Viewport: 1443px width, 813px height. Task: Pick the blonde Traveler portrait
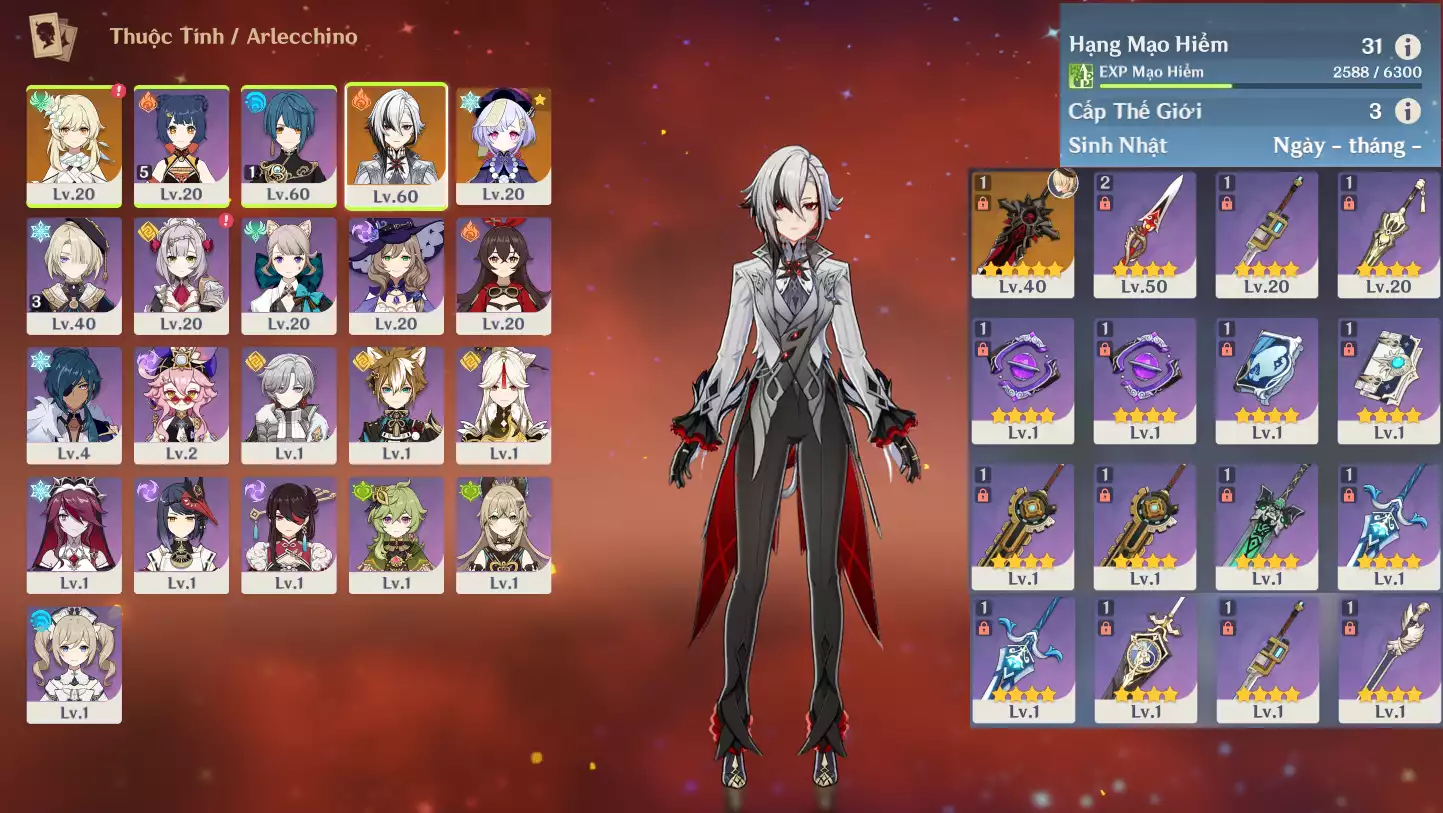(x=74, y=145)
